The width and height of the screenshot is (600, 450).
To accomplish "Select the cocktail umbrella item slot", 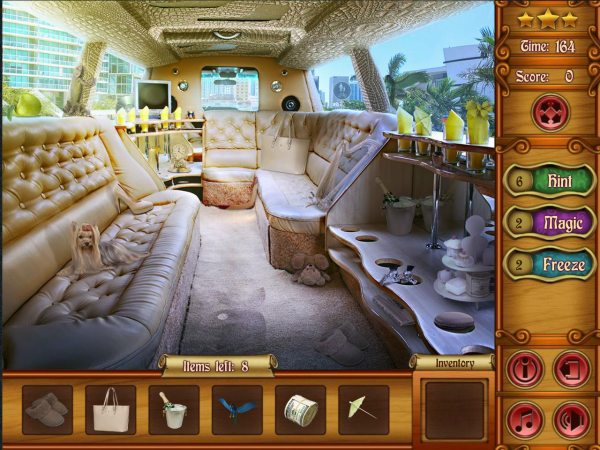I will [363, 410].
